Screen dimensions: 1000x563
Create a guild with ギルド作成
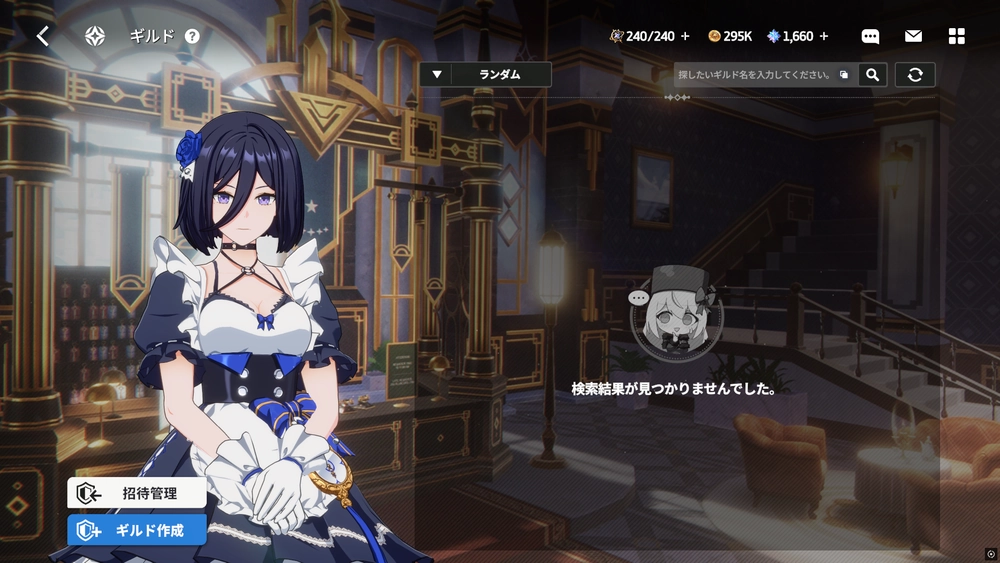(137, 530)
